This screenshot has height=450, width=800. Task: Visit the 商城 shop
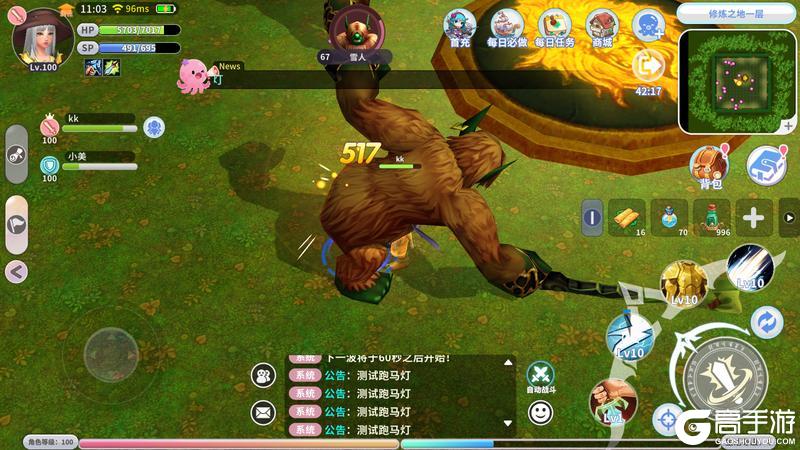602,25
